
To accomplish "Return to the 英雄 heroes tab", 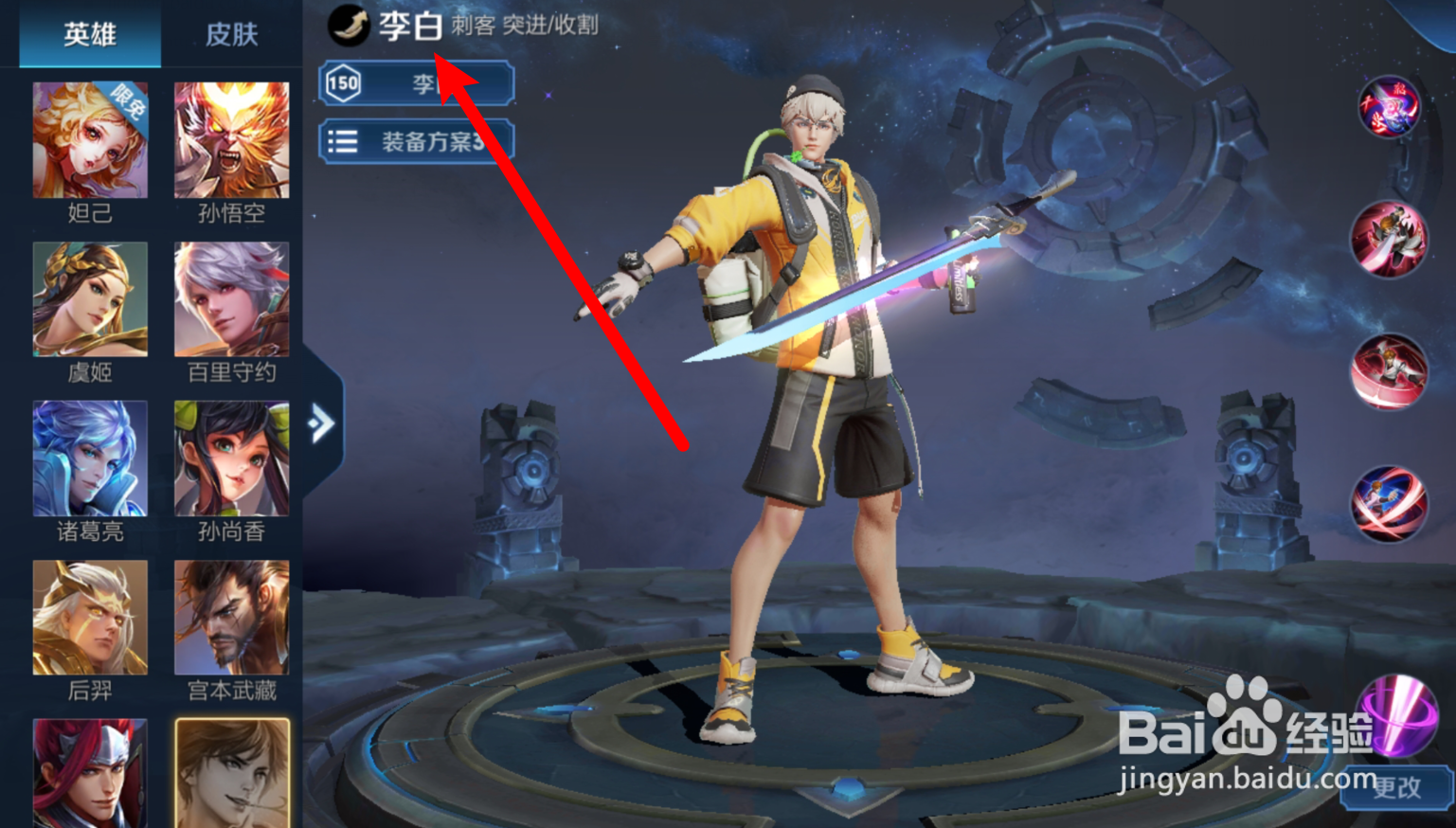I will point(89,34).
